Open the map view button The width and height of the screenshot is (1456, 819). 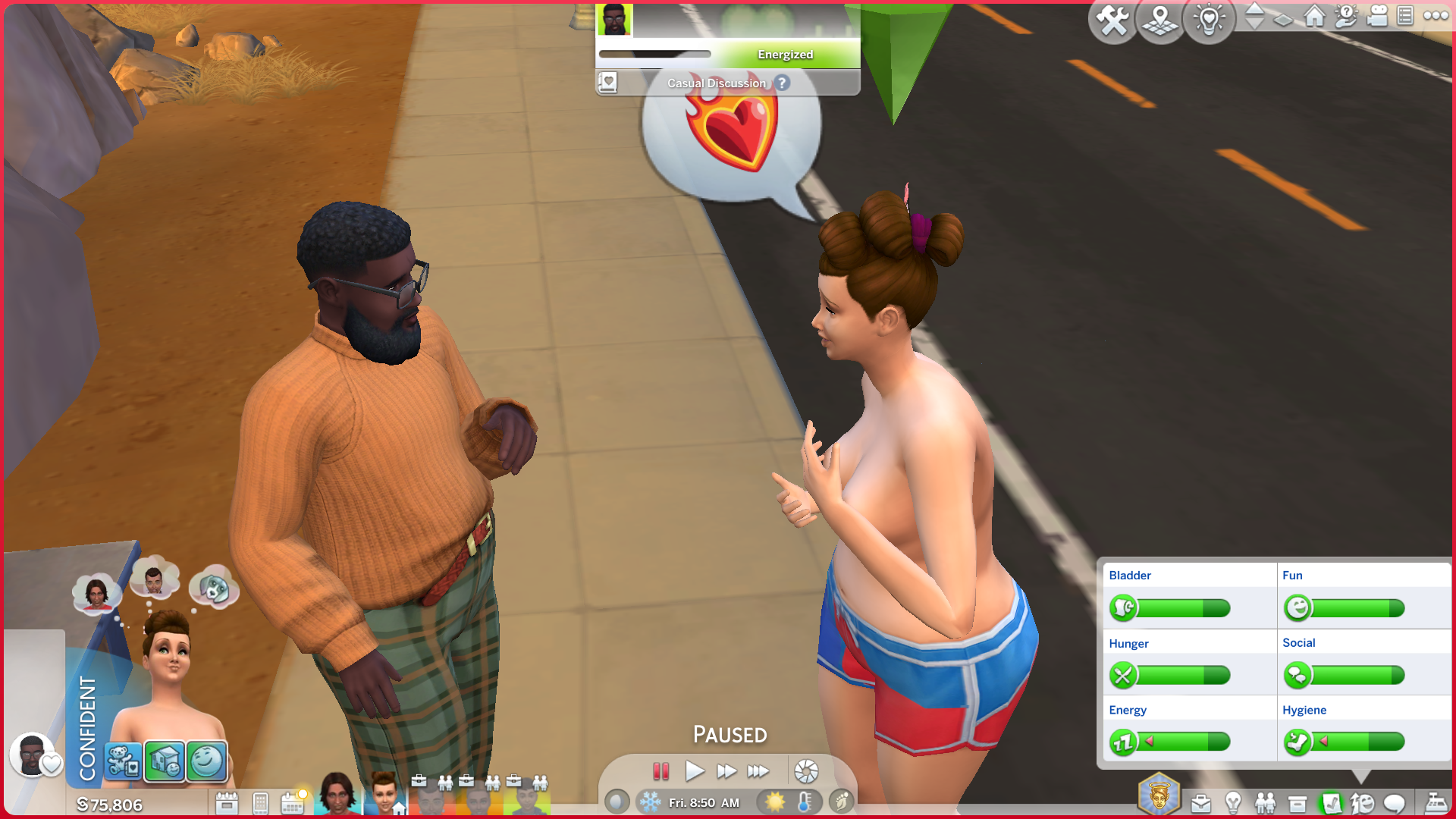pos(1160,20)
